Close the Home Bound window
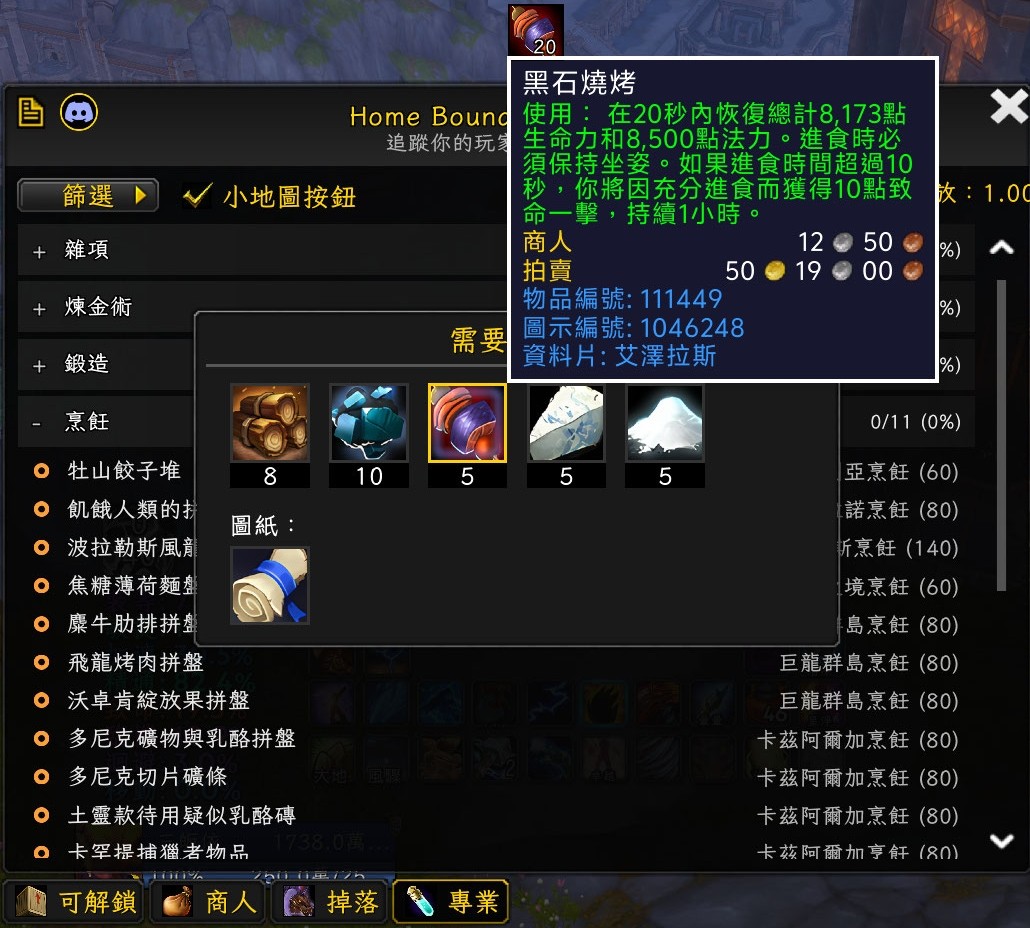1030x928 pixels. [x=1008, y=107]
